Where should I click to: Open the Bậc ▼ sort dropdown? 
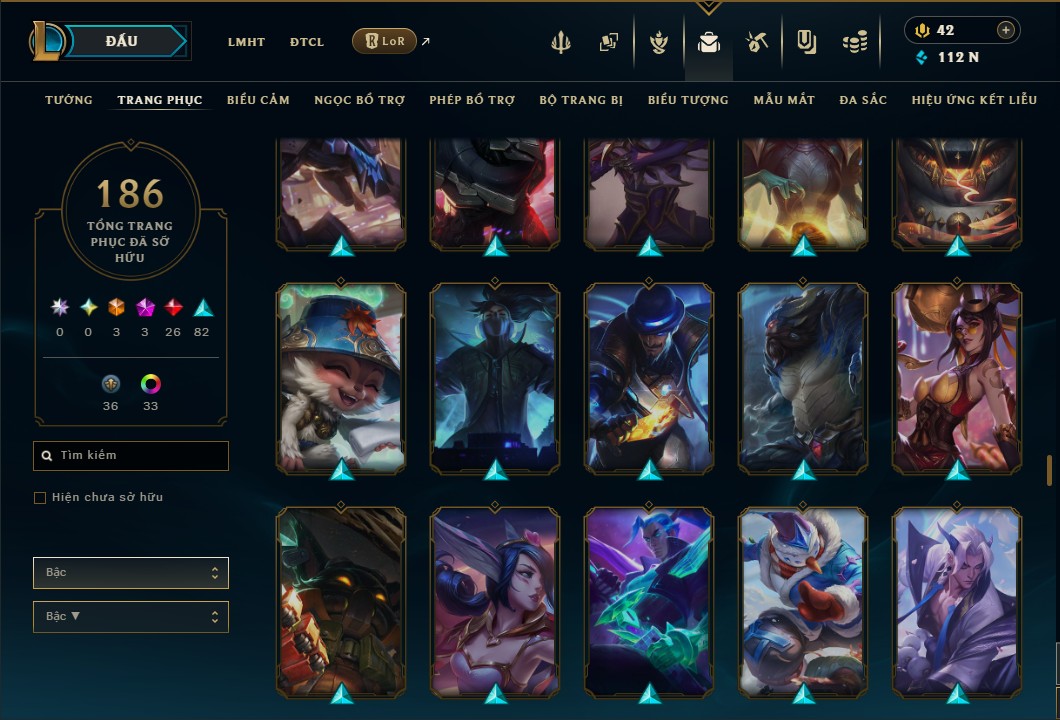click(131, 616)
